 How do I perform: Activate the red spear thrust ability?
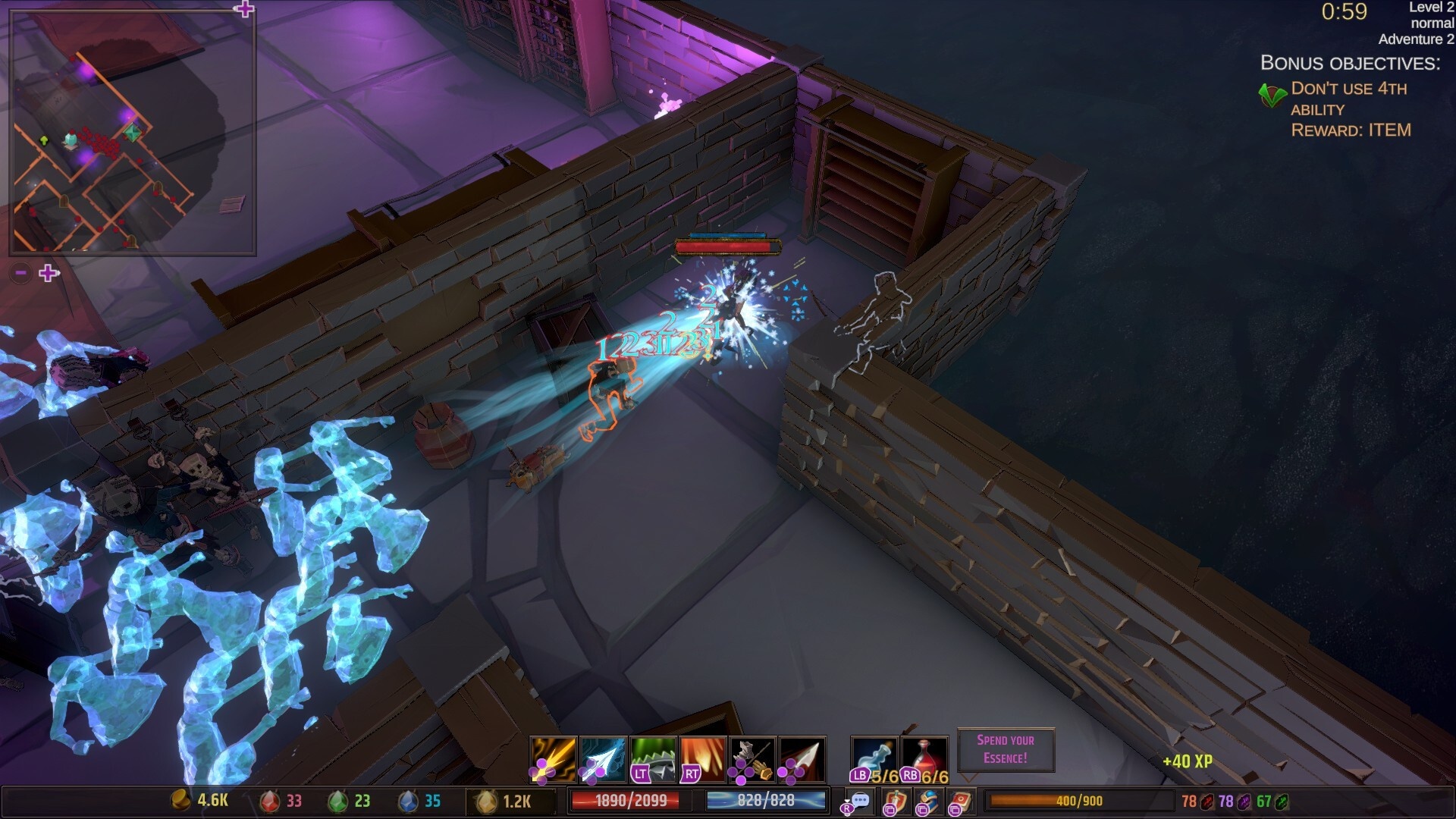(x=802, y=759)
